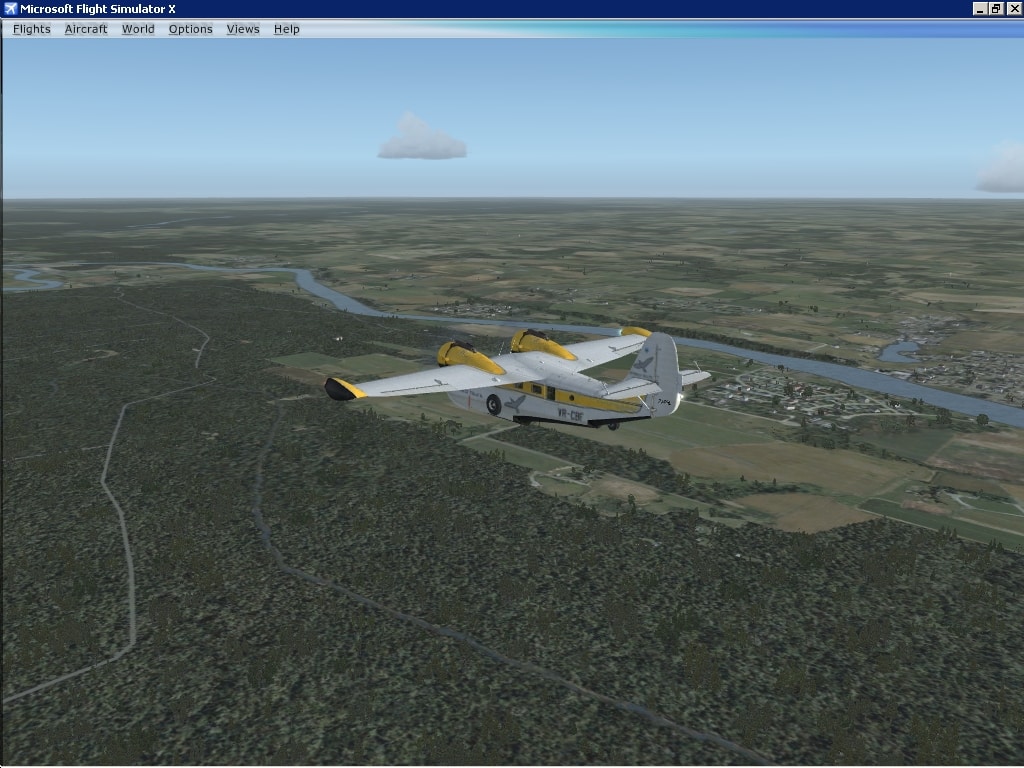The image size is (1024, 768).
Task: Restore down the simulator window
Action: coord(996,9)
